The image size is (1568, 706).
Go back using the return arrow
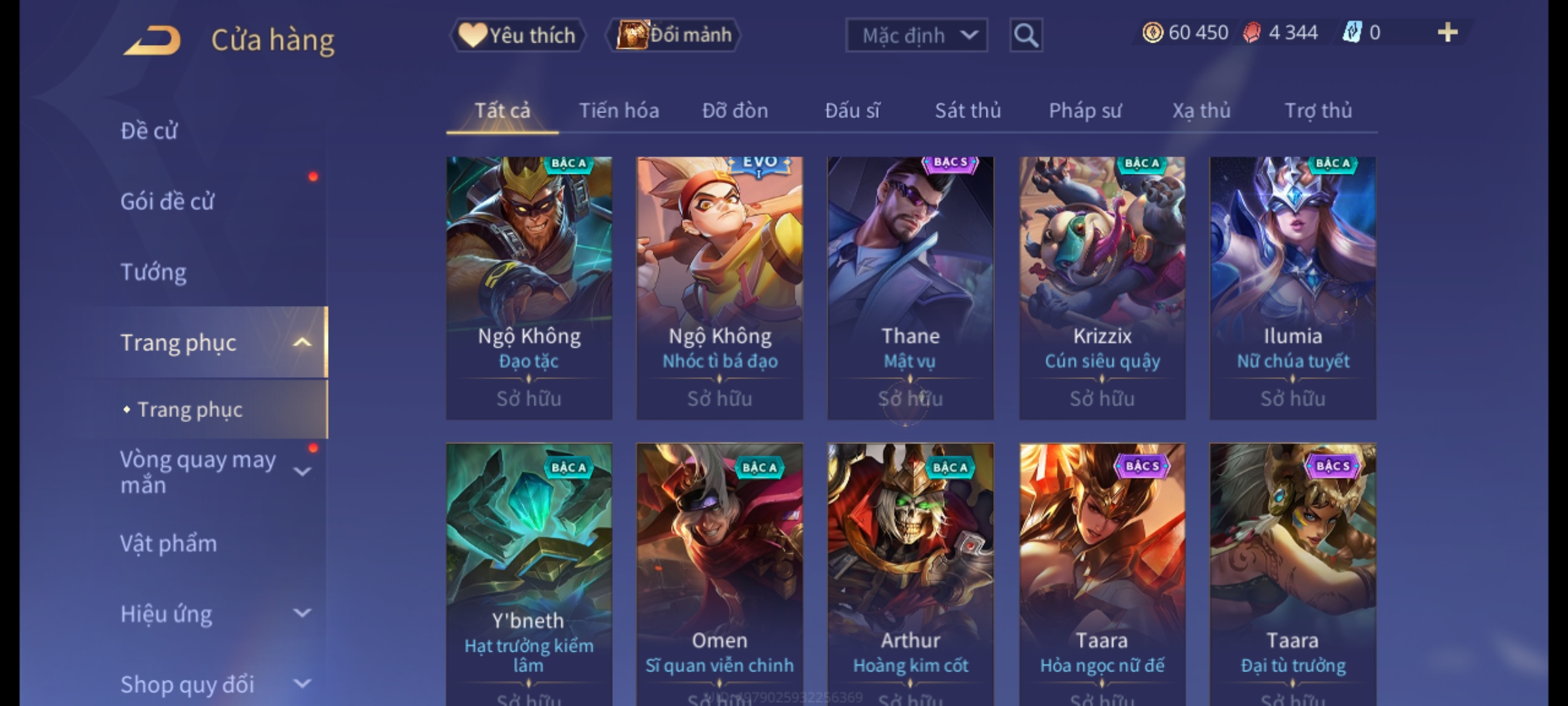[152, 41]
